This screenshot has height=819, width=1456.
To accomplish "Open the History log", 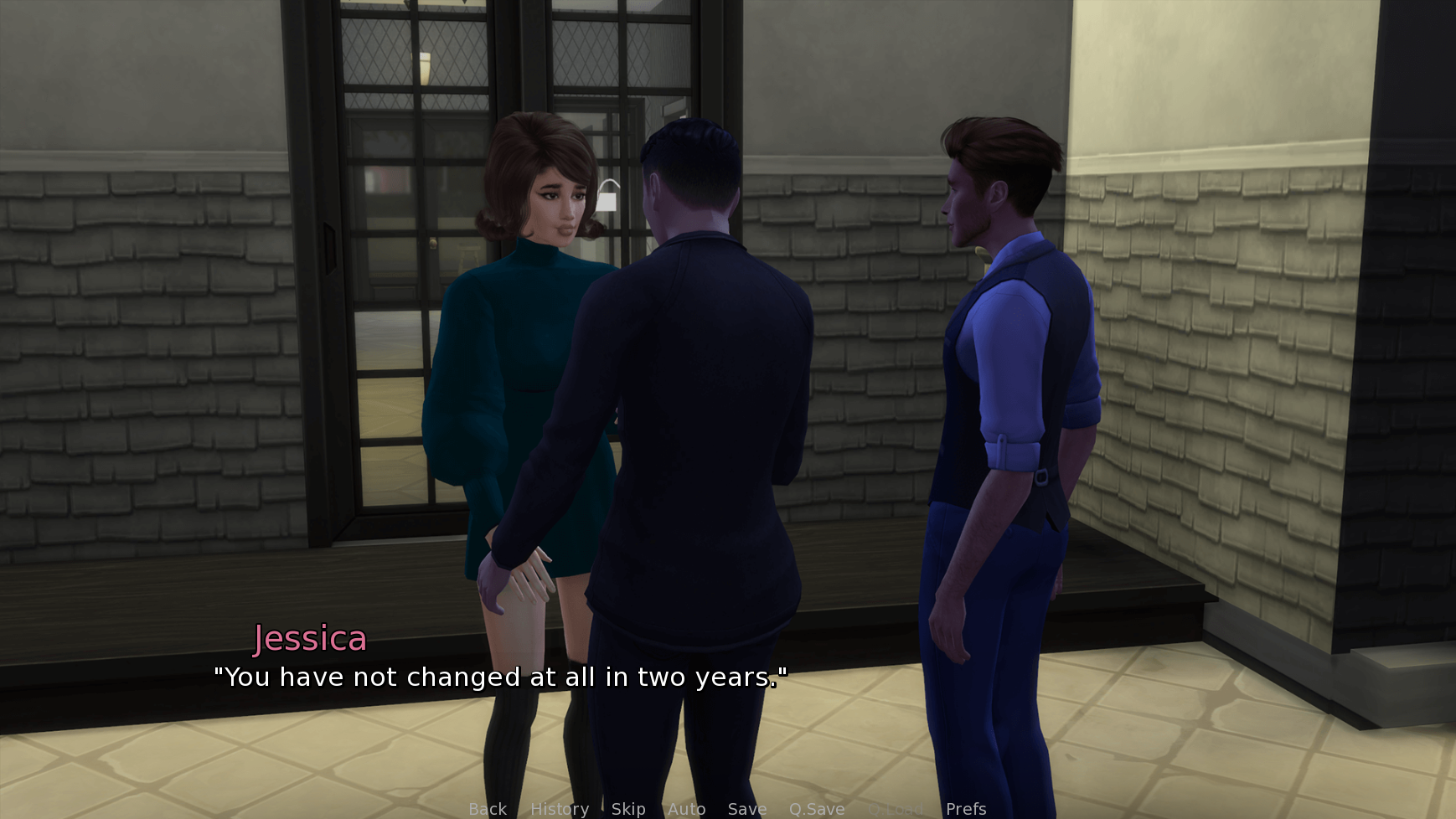I will (560, 809).
